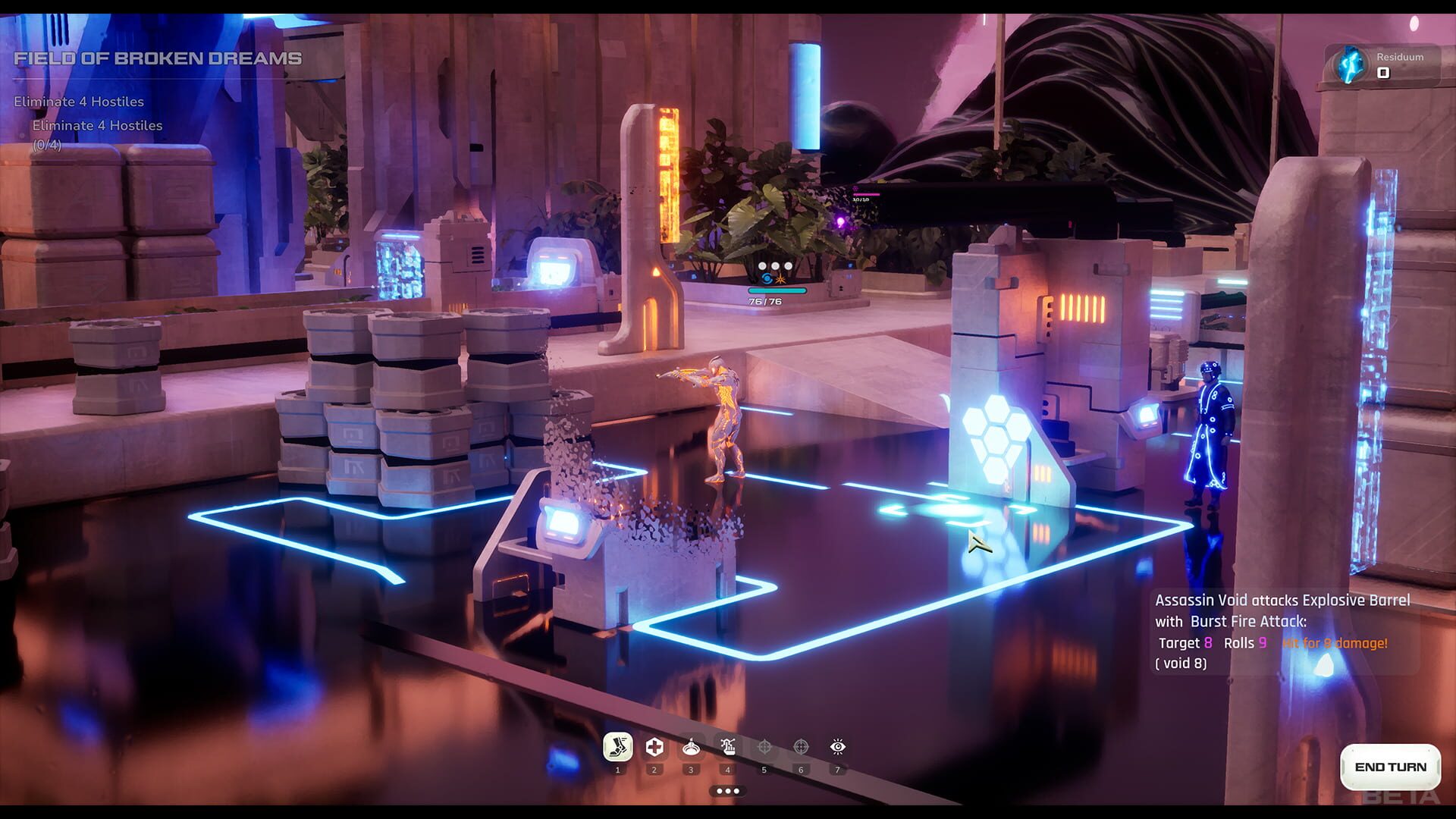This screenshot has width=1456, height=819.
Task: Expand the Eliminate 4 Hostiles objective
Action: point(78,100)
